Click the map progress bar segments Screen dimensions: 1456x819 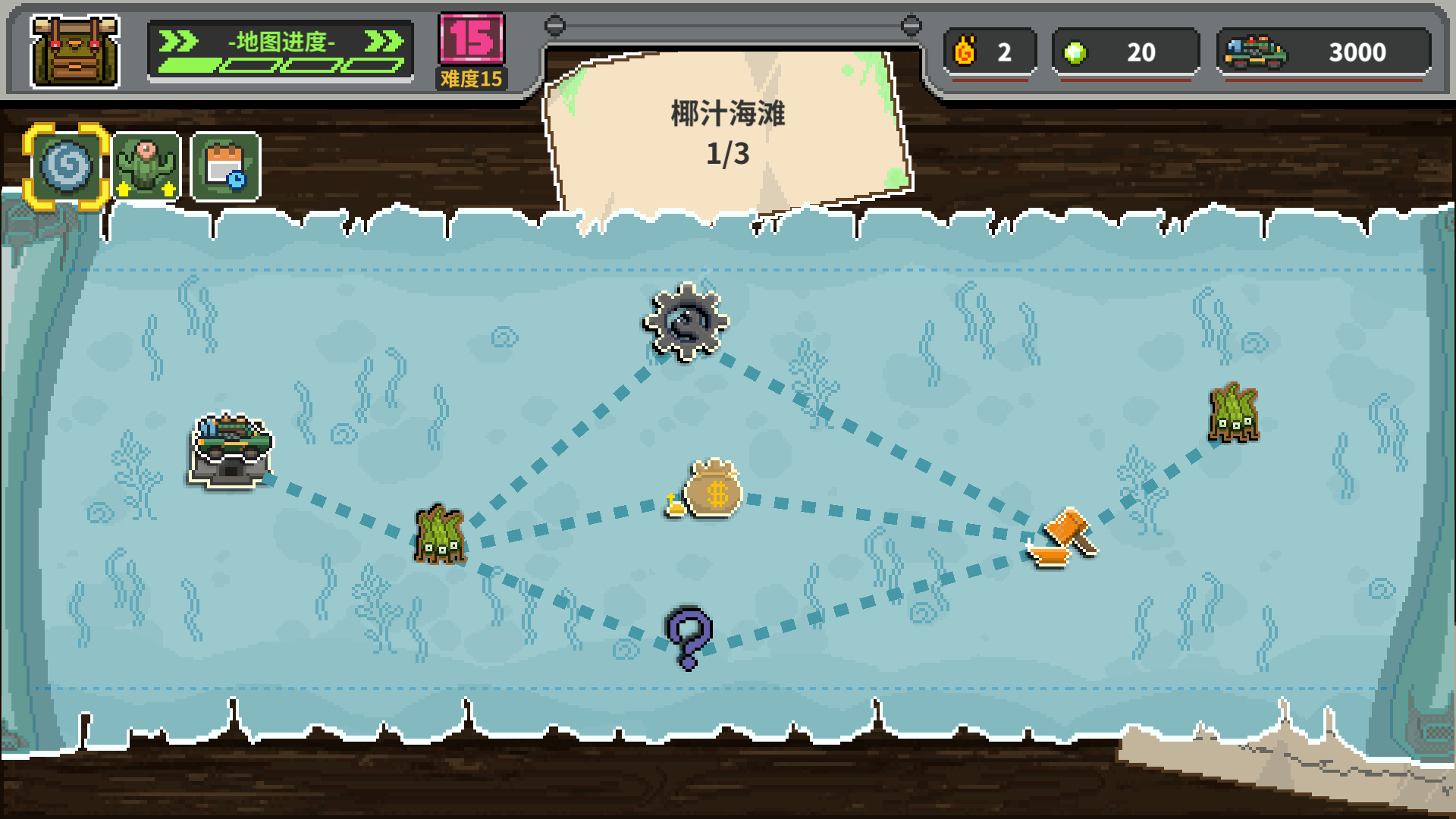[x=279, y=64]
